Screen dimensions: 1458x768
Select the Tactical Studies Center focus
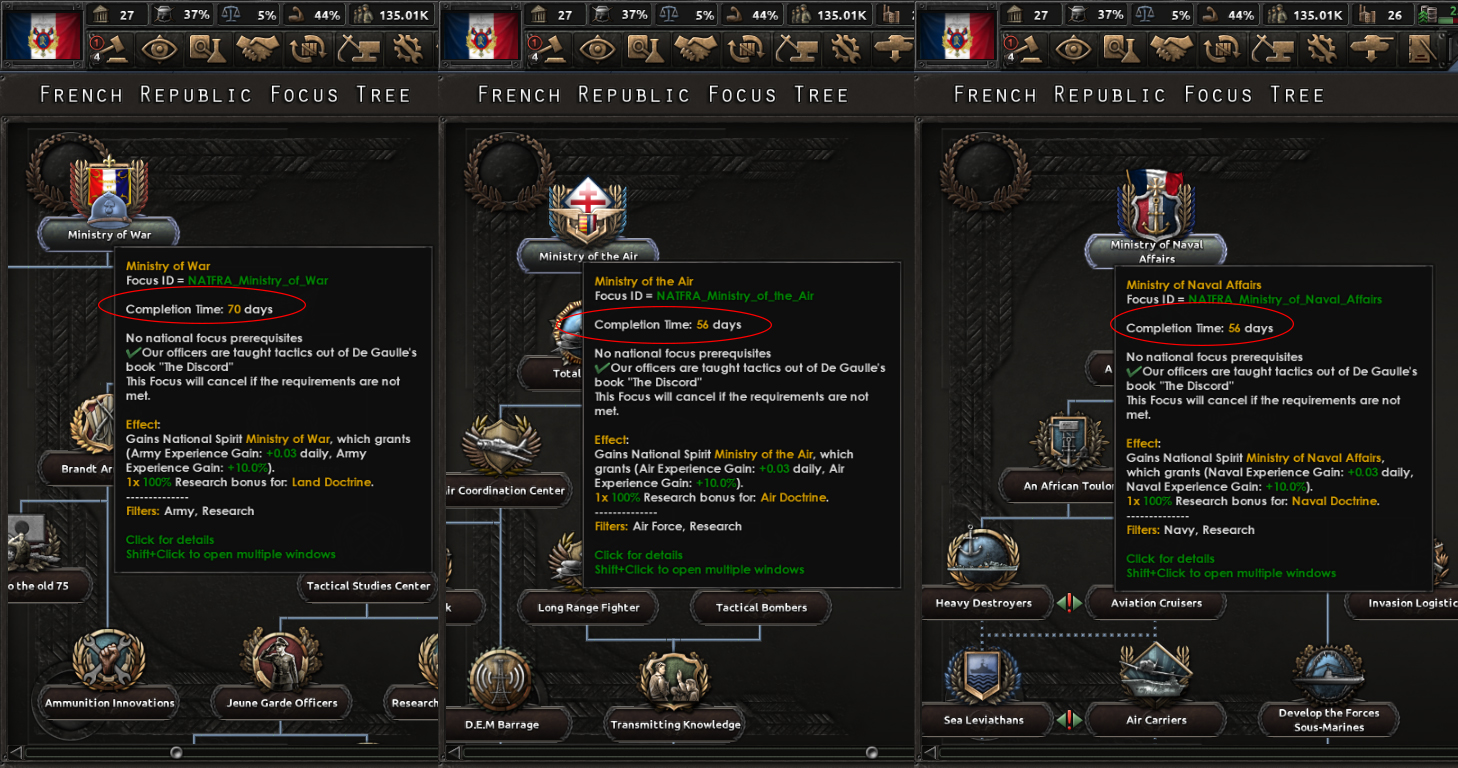[367, 586]
